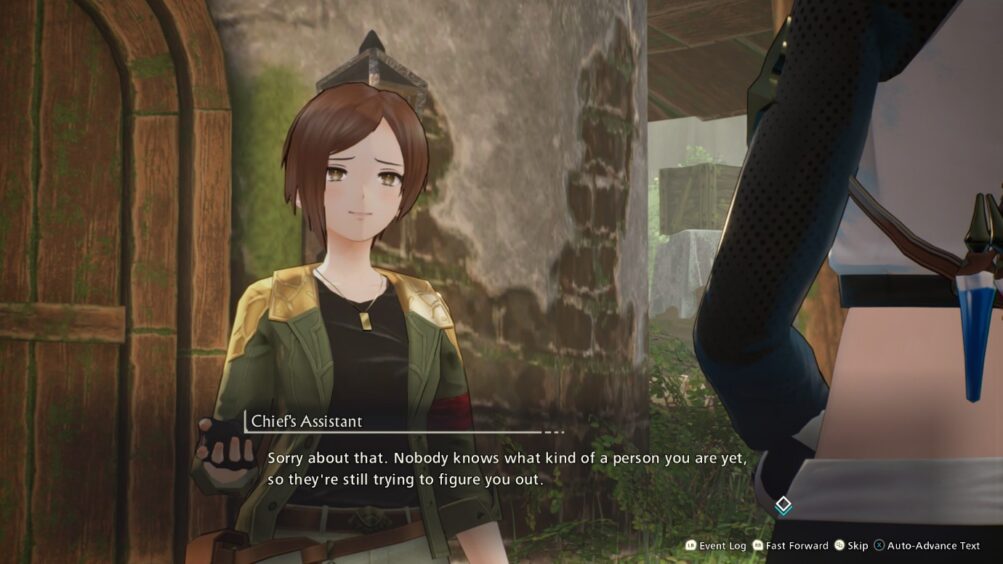This screenshot has height=564, width=1003.
Task: Activate Fast Forward for the dialogue
Action: (x=790, y=545)
